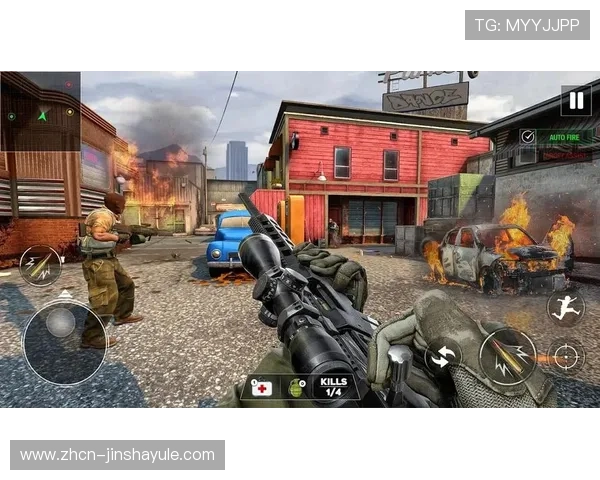Activate the sprint running-man button
600x480 pixels.
coord(565,307)
